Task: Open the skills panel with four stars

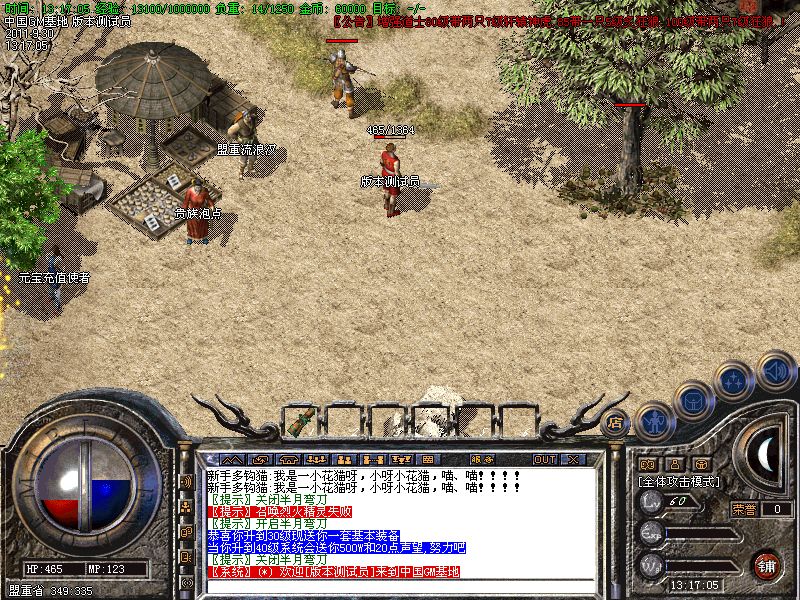Action: coord(734,380)
